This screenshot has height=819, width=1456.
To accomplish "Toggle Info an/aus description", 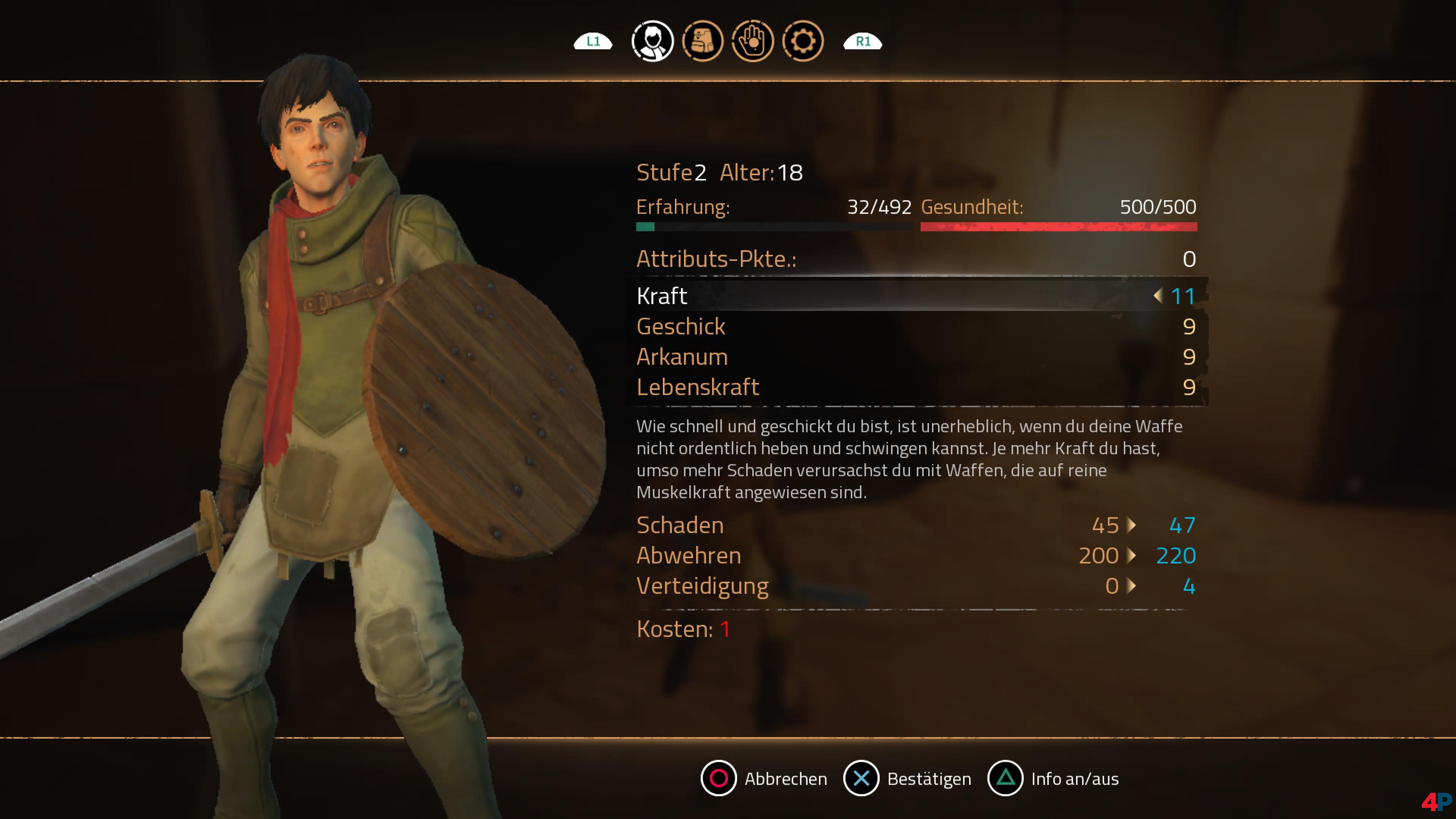I will [x=1053, y=778].
